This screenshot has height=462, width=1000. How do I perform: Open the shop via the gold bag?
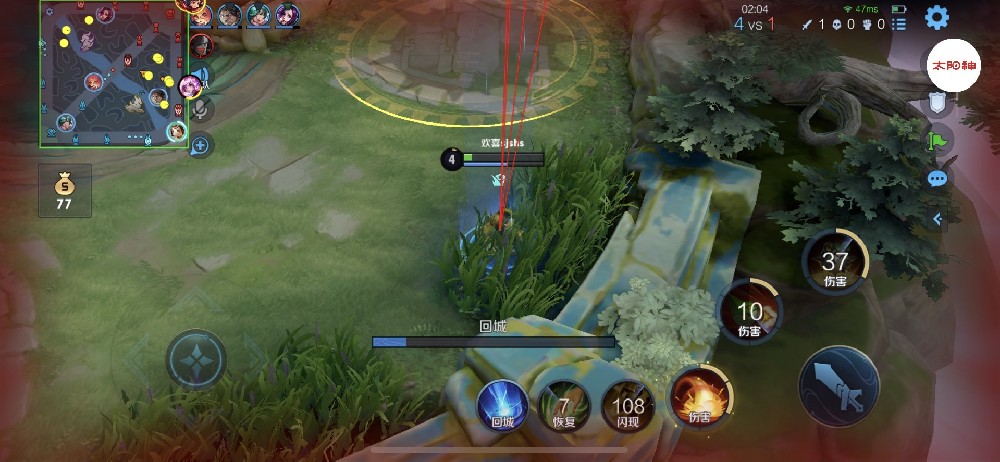click(65, 191)
